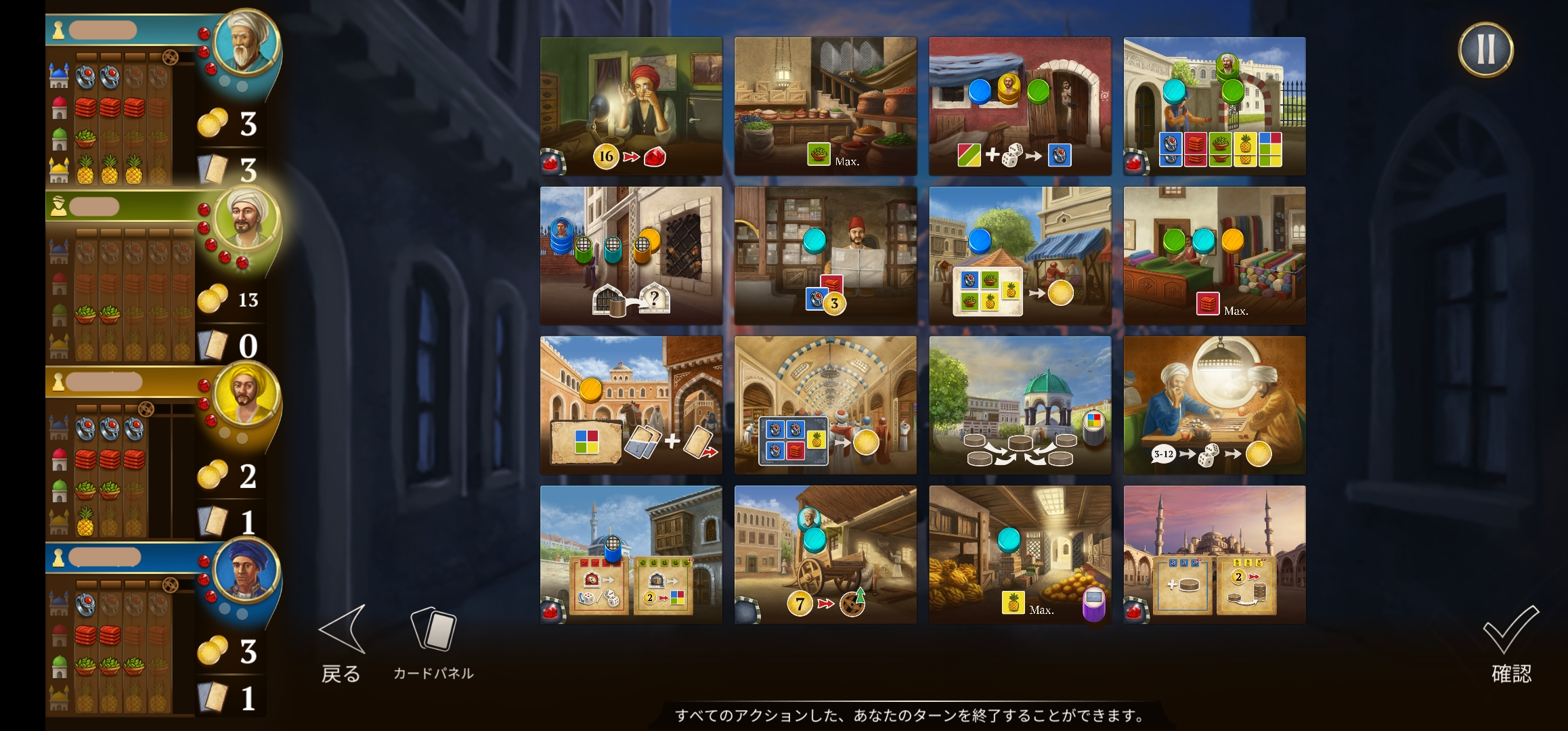
Task: Choose the police station jail tile
Action: click(631, 256)
